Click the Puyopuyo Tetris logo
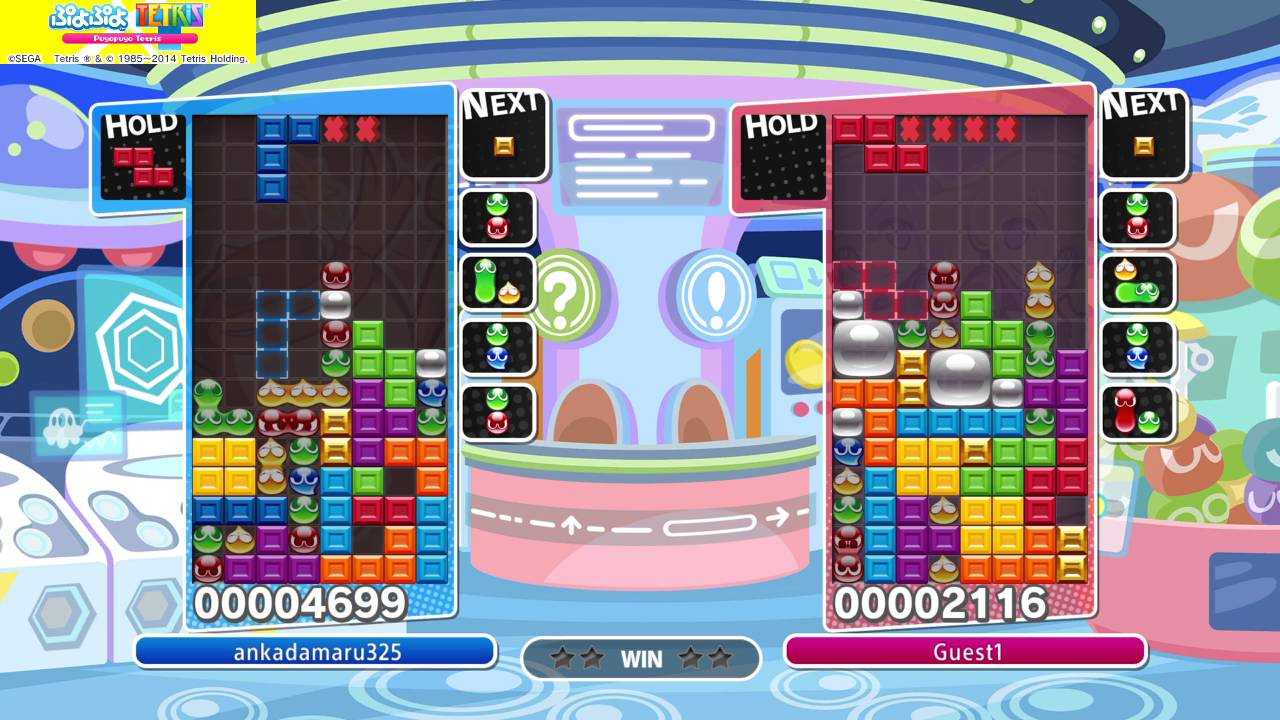The height and width of the screenshot is (720, 1280). [x=128, y=24]
